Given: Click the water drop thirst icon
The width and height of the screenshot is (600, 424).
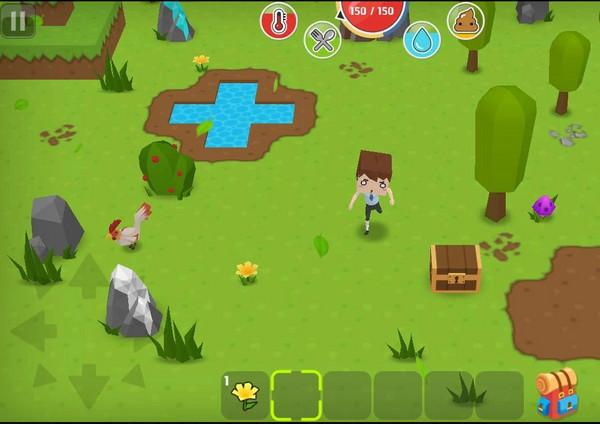Looking at the screenshot, I should pos(422,40).
